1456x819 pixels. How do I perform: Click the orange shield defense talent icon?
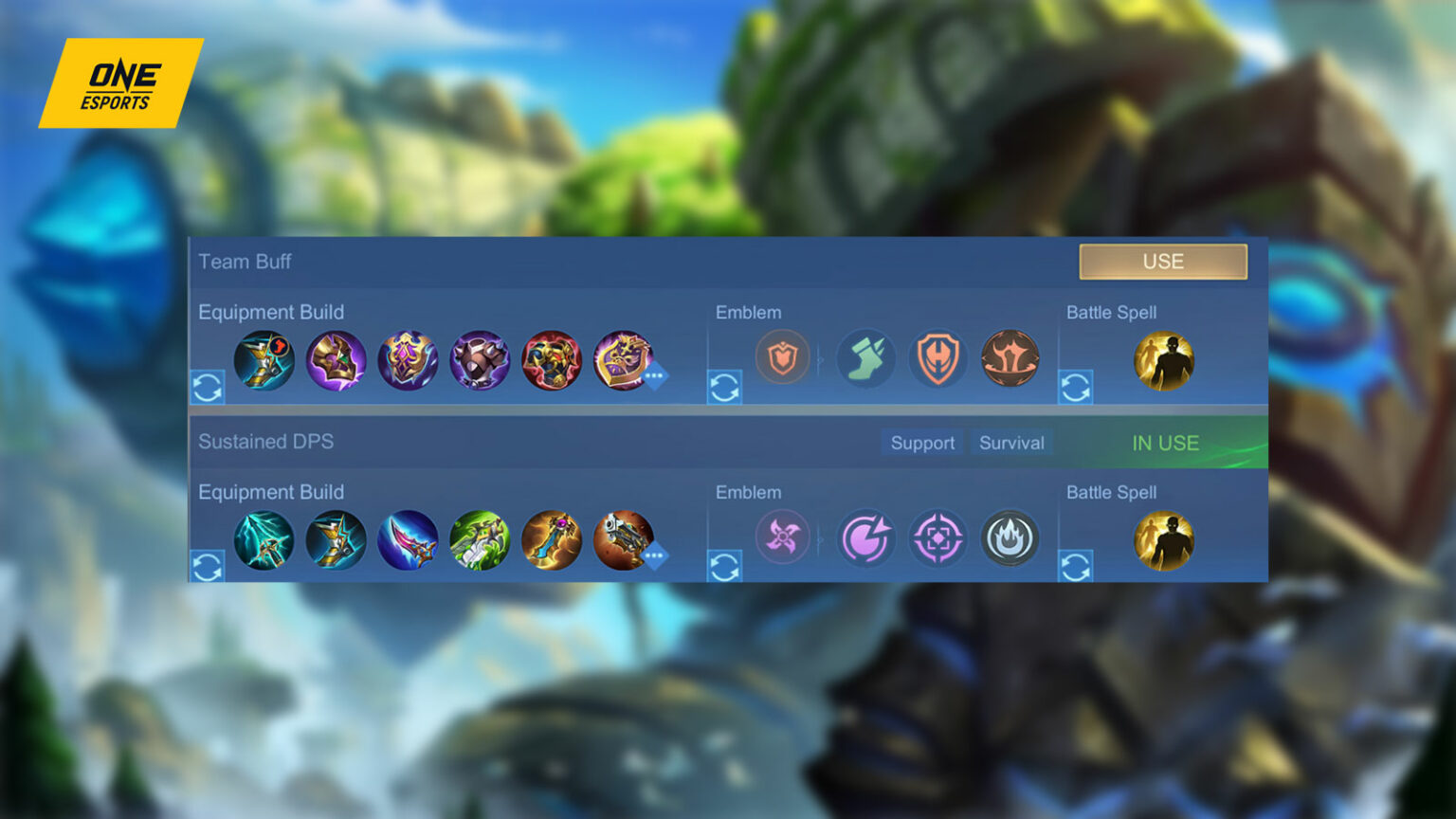click(937, 358)
